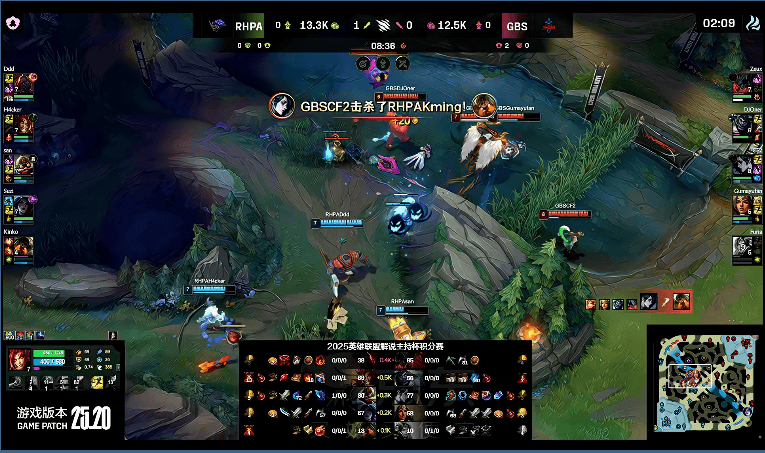
Task: Open the item scoreboard panel title
Action: click(385, 346)
